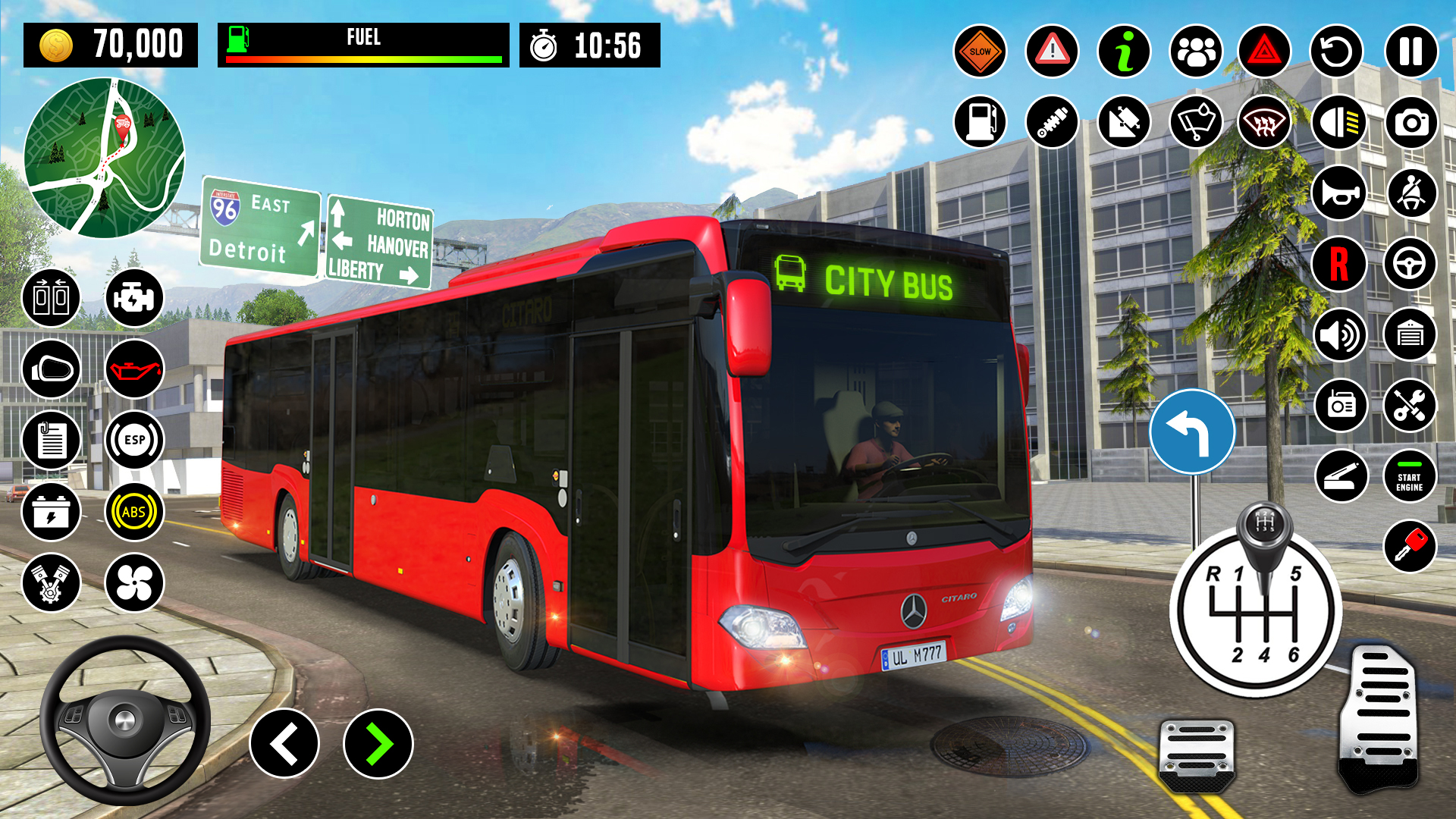This screenshot has width=1456, height=819.
Task: Toggle the sound speaker icon
Action: click(1340, 334)
